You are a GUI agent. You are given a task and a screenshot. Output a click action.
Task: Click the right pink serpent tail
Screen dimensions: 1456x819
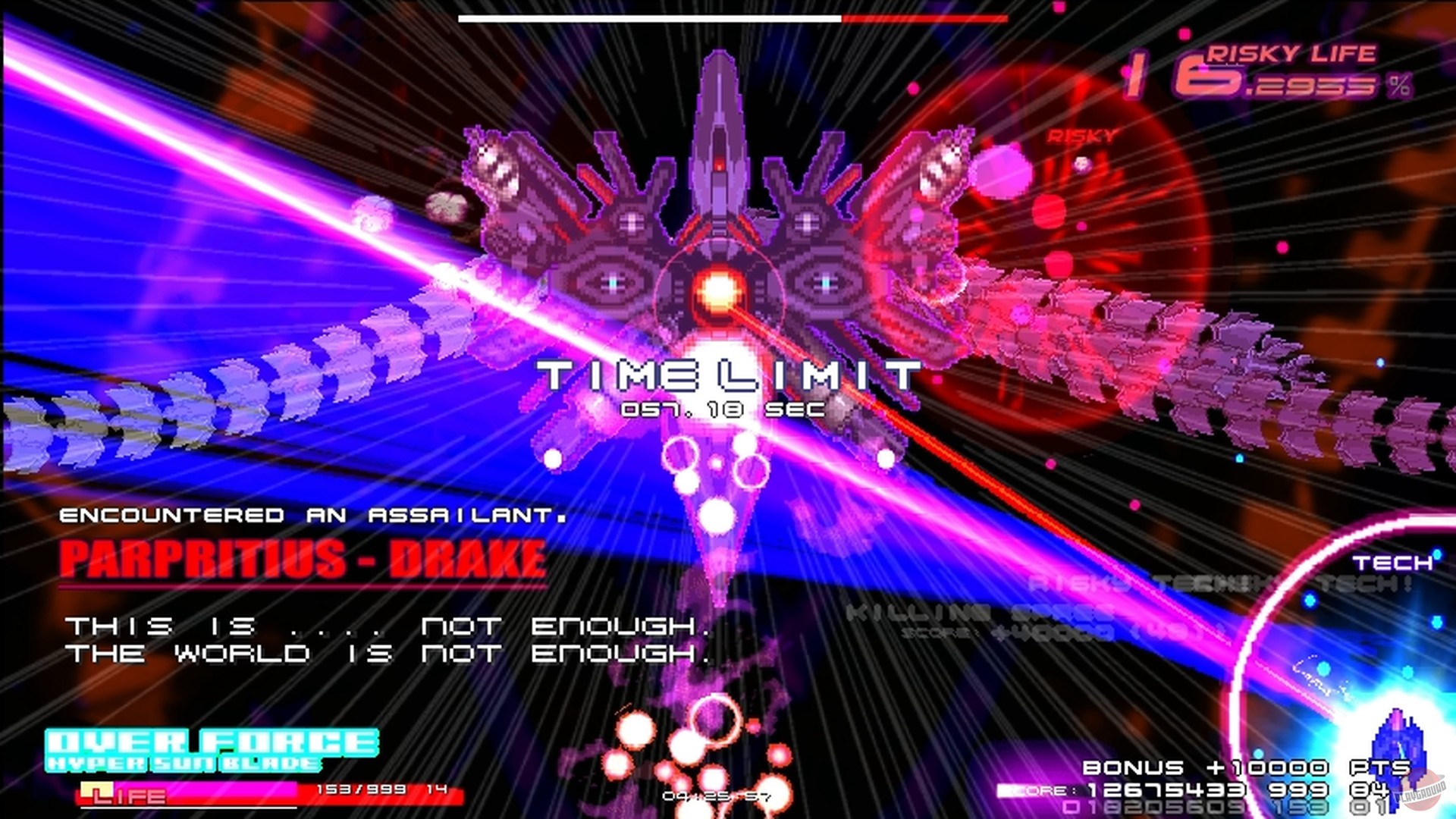1213,364
